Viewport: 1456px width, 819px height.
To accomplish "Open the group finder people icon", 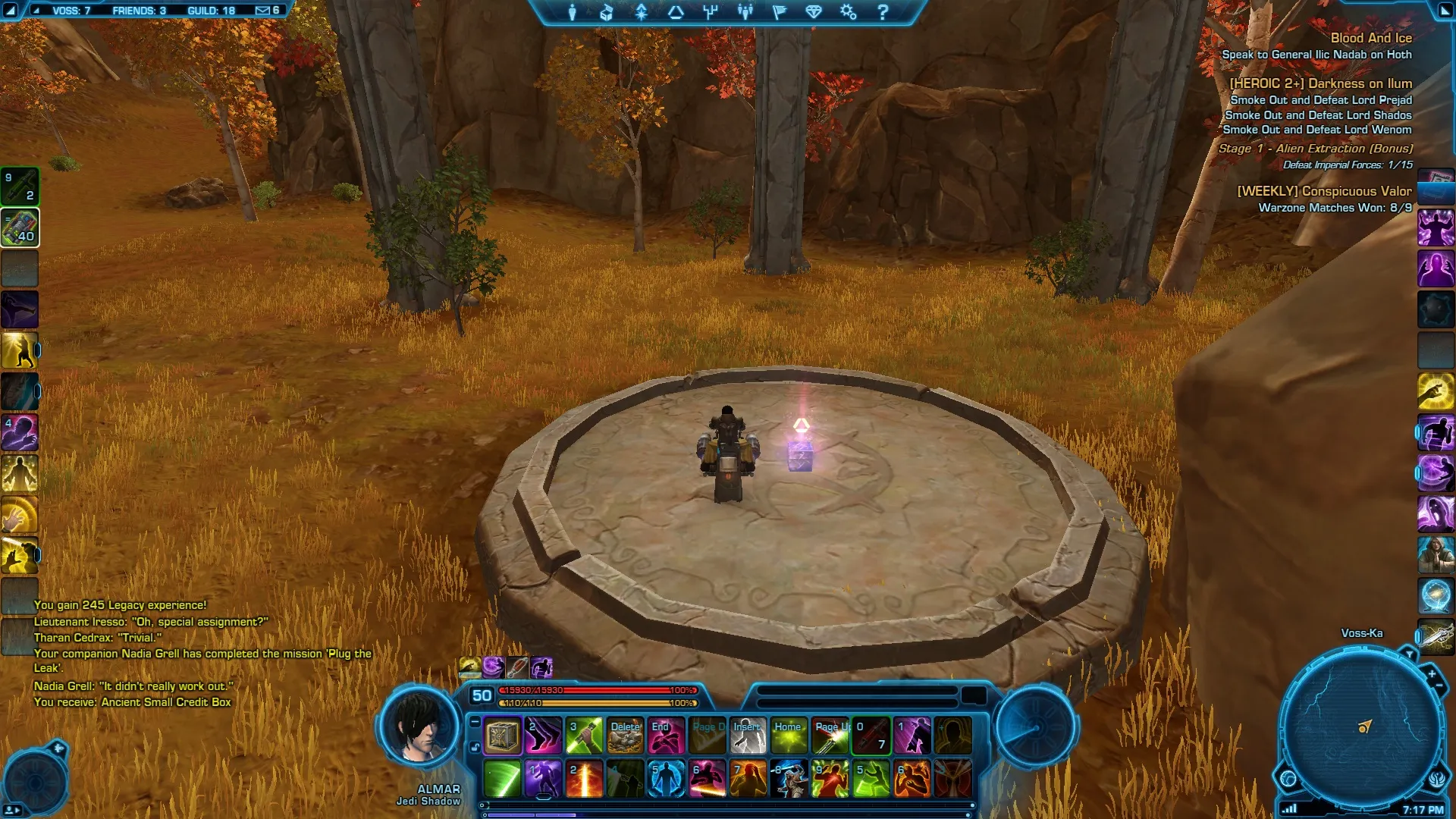I will pos(745,12).
